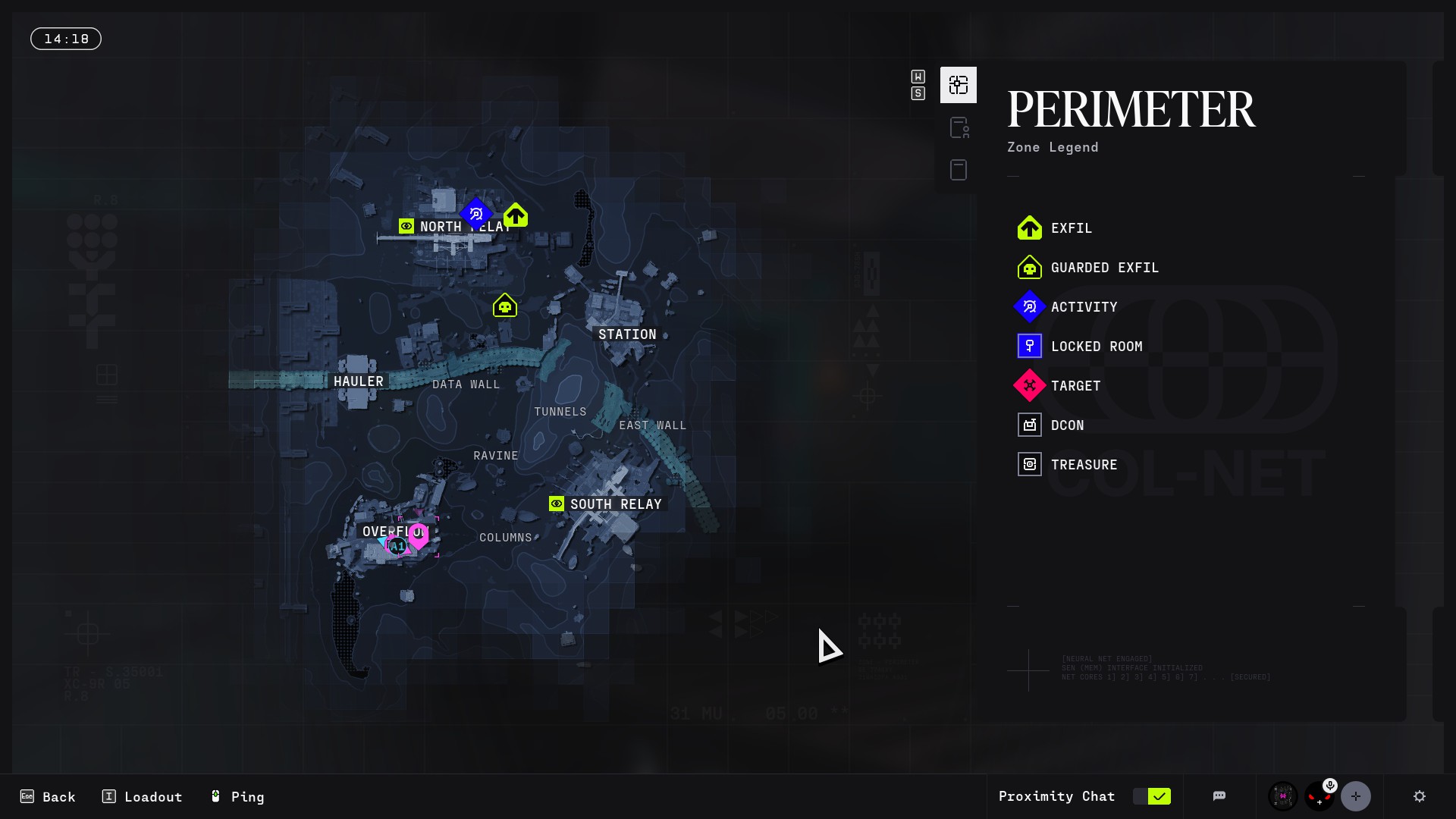Click the South Relay eye icon
1456x819 pixels.
point(557,504)
